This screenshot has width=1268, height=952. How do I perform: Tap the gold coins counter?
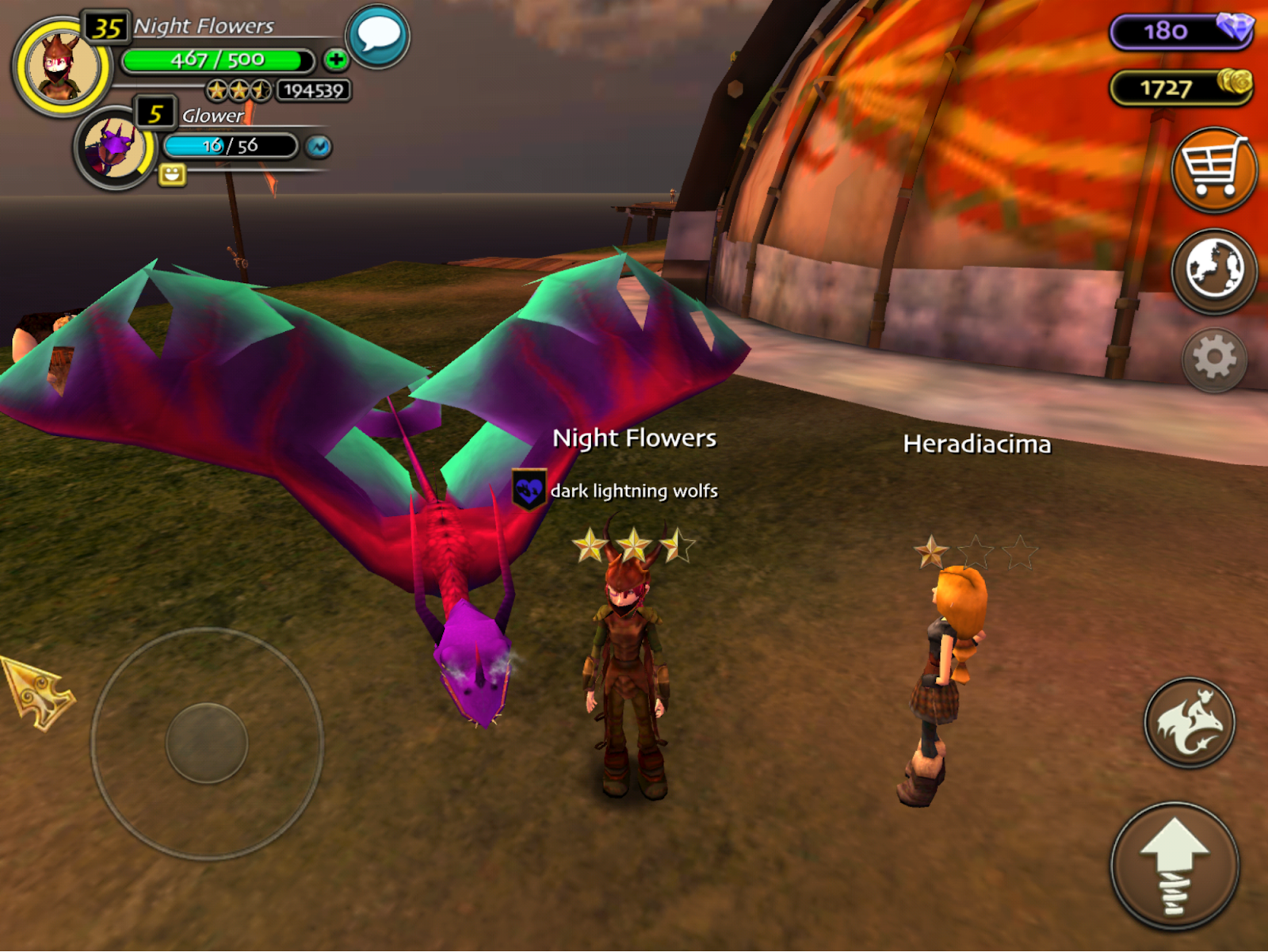pyautogui.click(x=1180, y=87)
